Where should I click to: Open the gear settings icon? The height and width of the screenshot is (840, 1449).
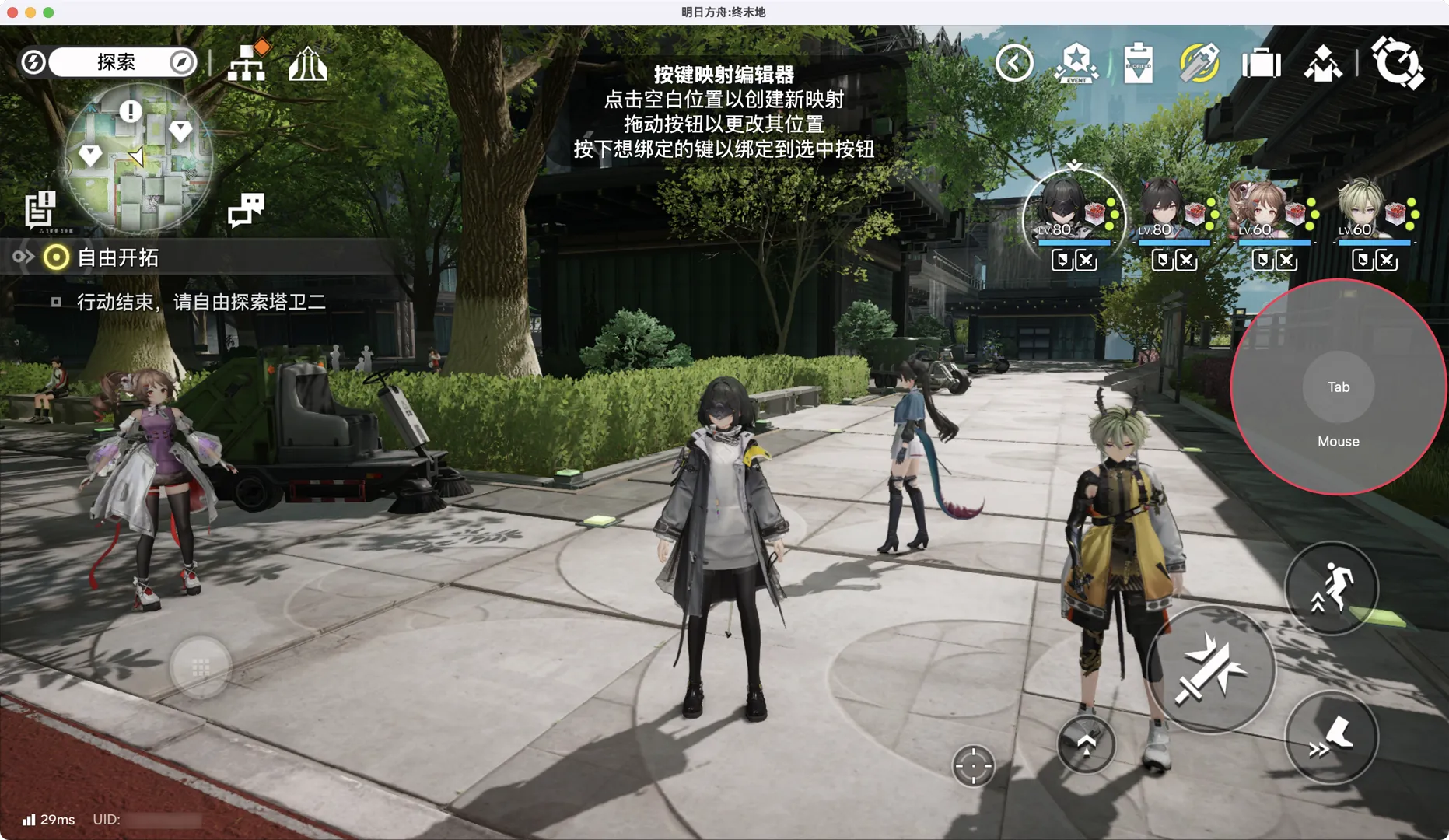(1398, 63)
